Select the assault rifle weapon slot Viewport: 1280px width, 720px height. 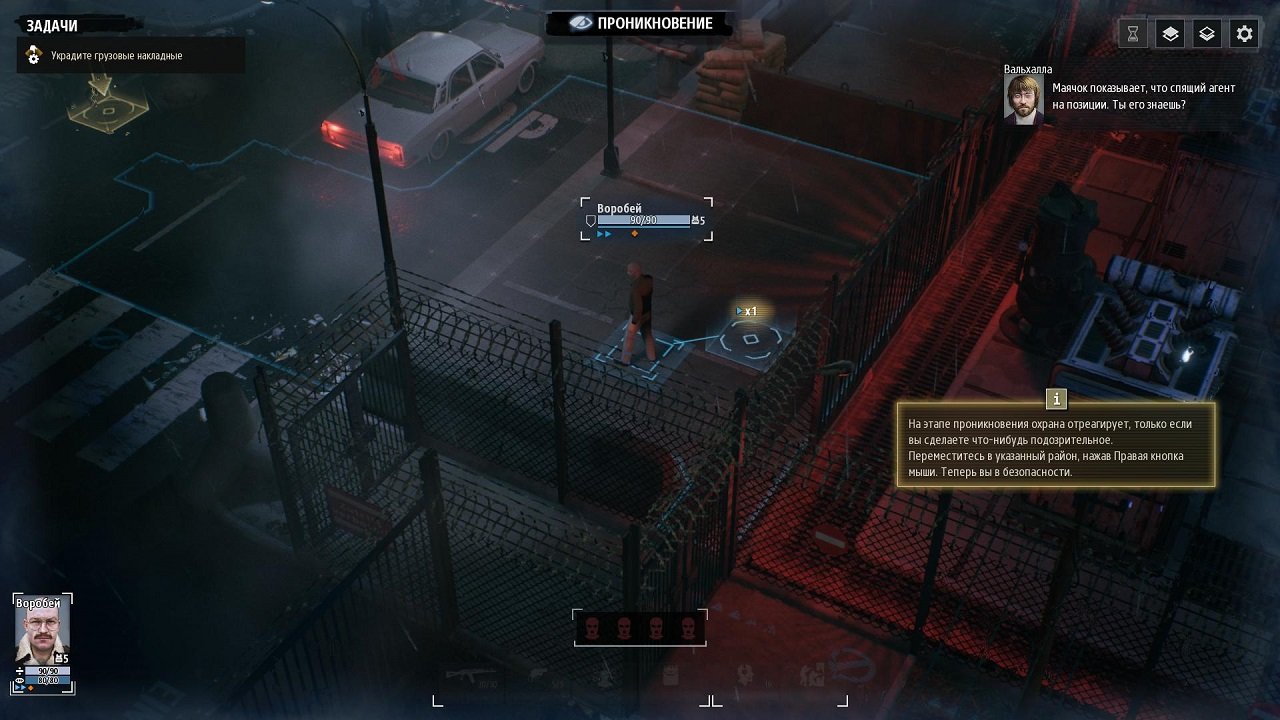(467, 673)
